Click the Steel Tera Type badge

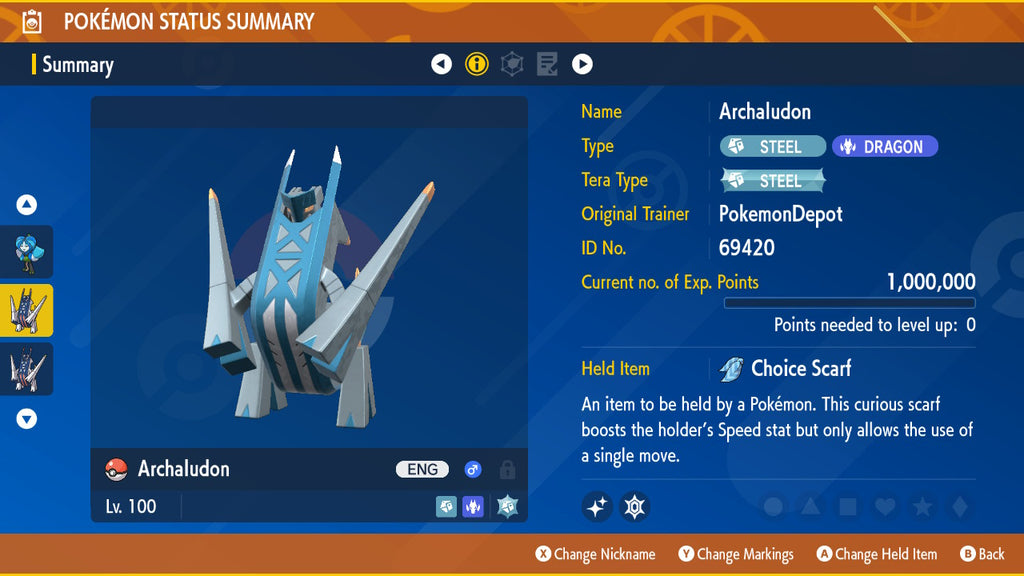774,181
